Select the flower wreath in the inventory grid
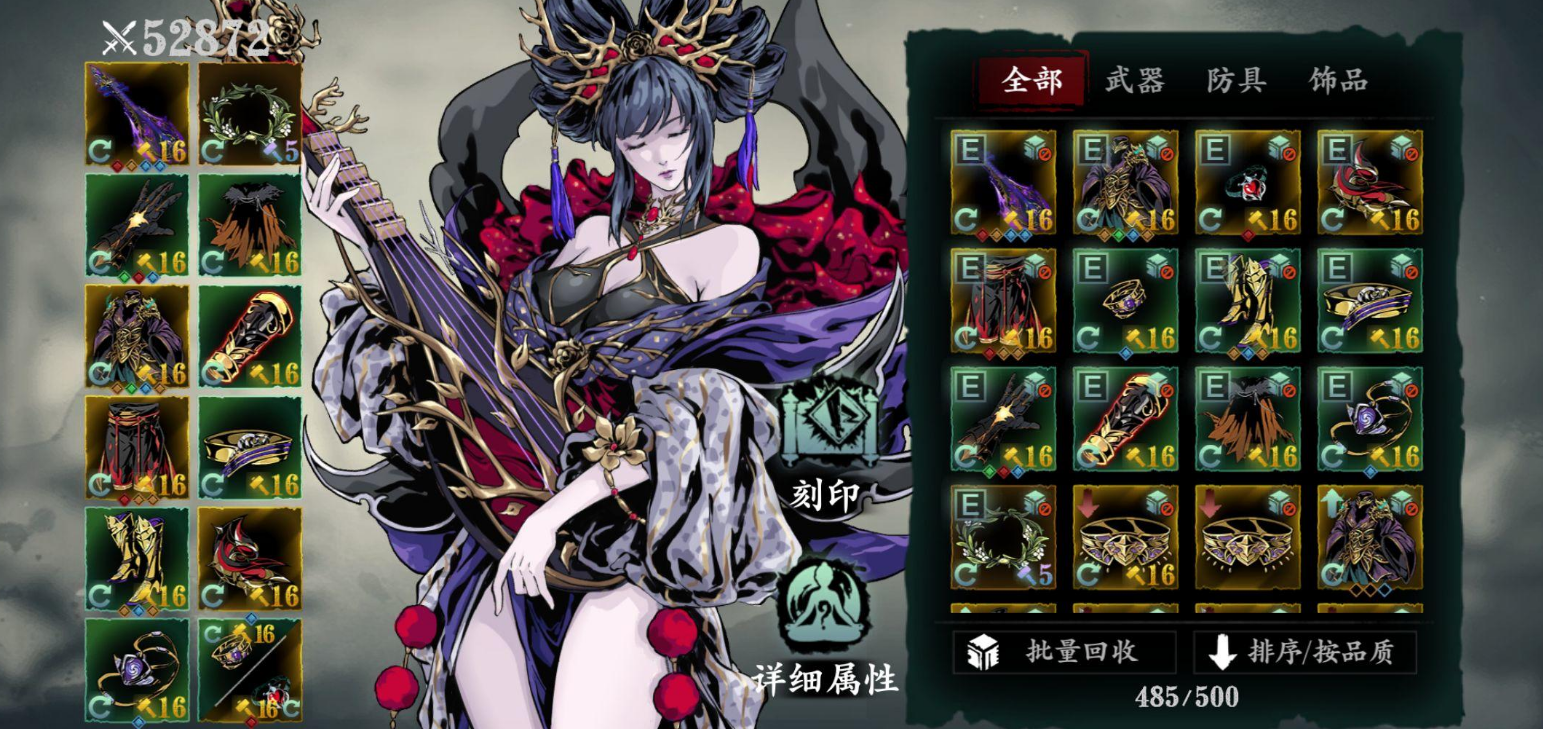This screenshot has height=729, width=1543. [x=1003, y=537]
